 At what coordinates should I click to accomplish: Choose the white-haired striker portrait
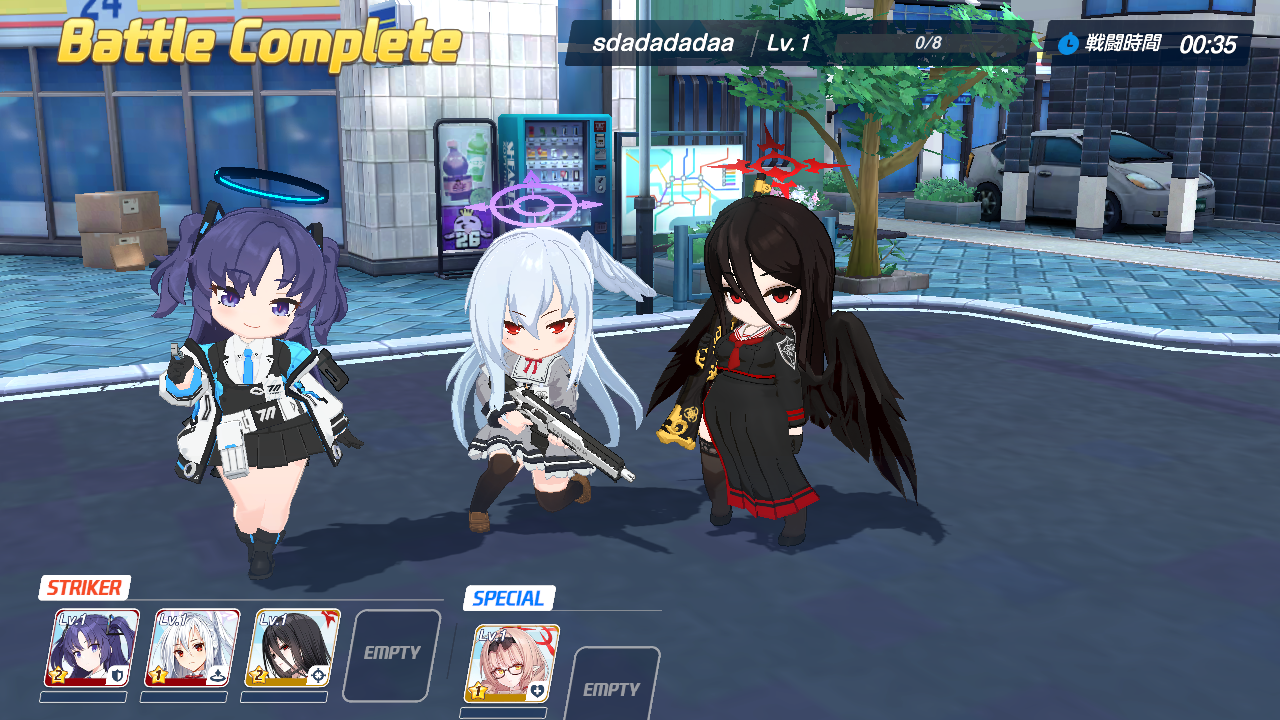193,648
